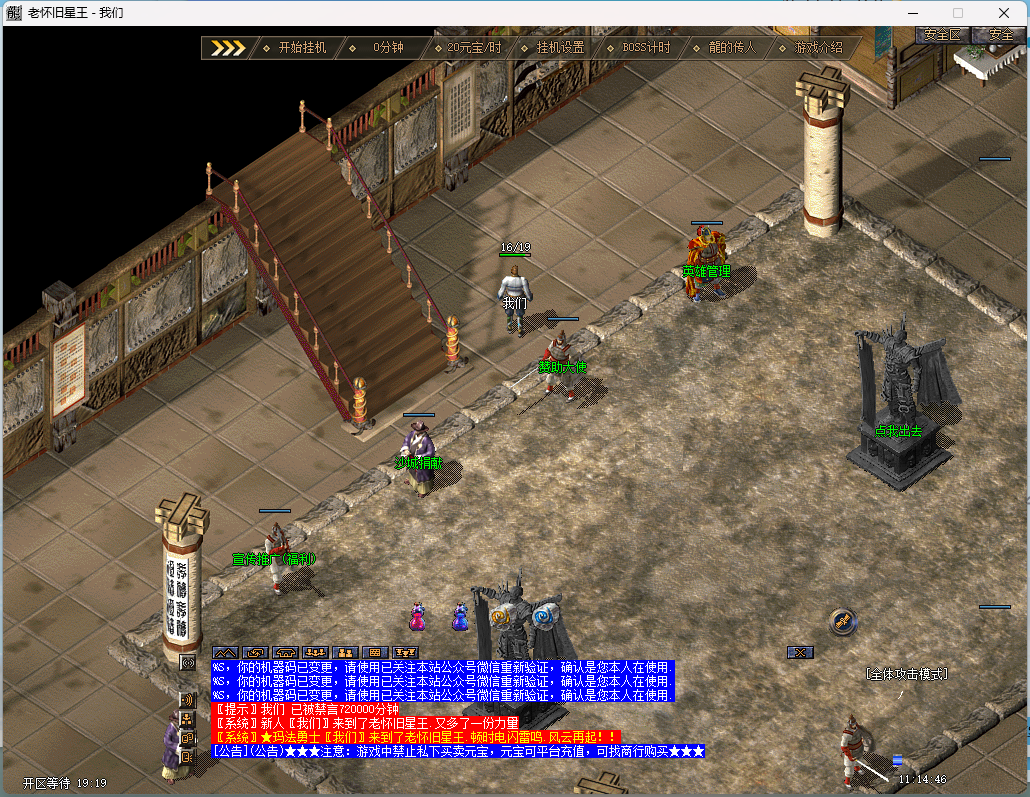Click the yellow triple-arrow bar toggle
1030x797 pixels.
pos(227,48)
